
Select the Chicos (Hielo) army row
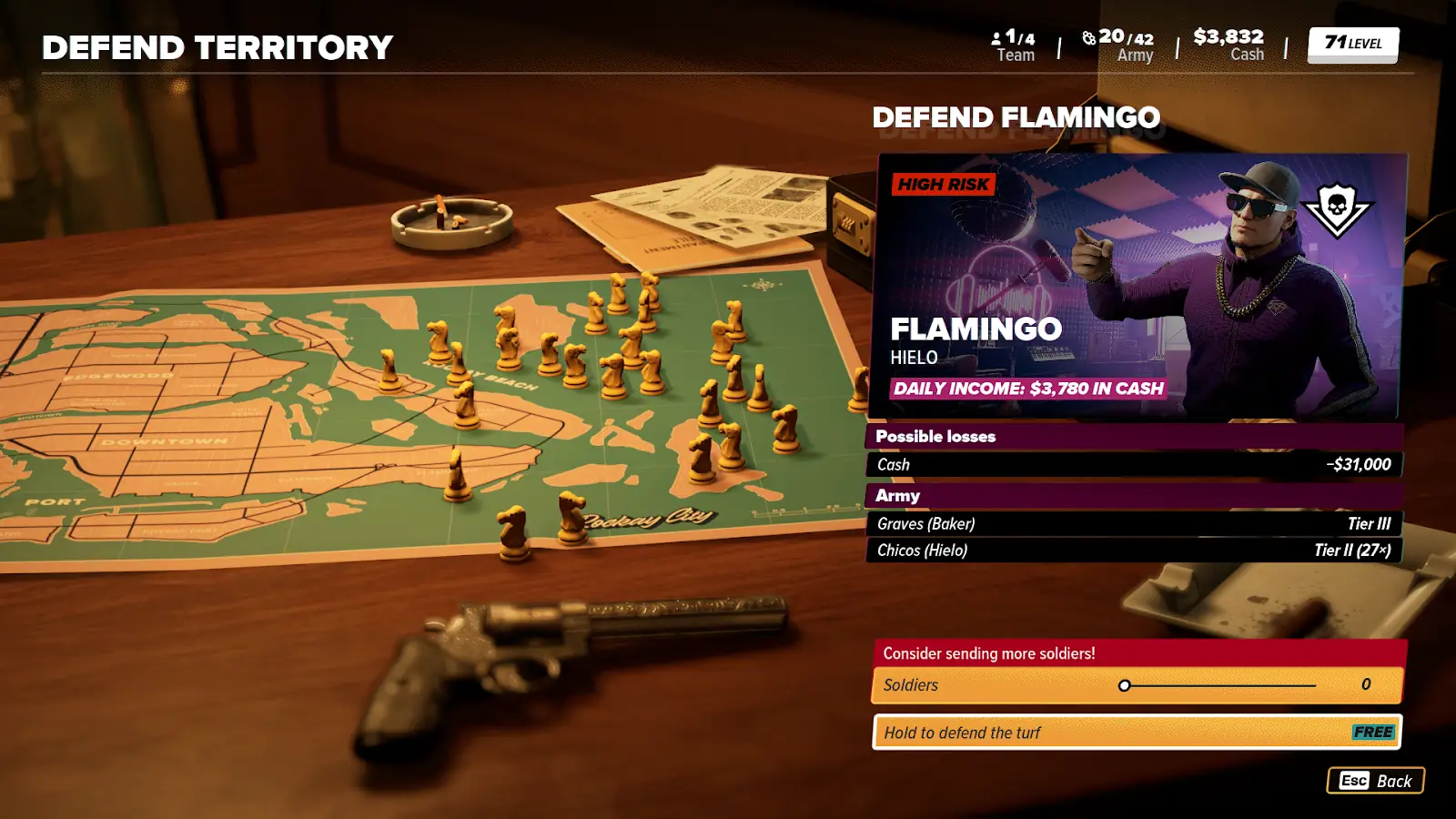coord(1134,550)
